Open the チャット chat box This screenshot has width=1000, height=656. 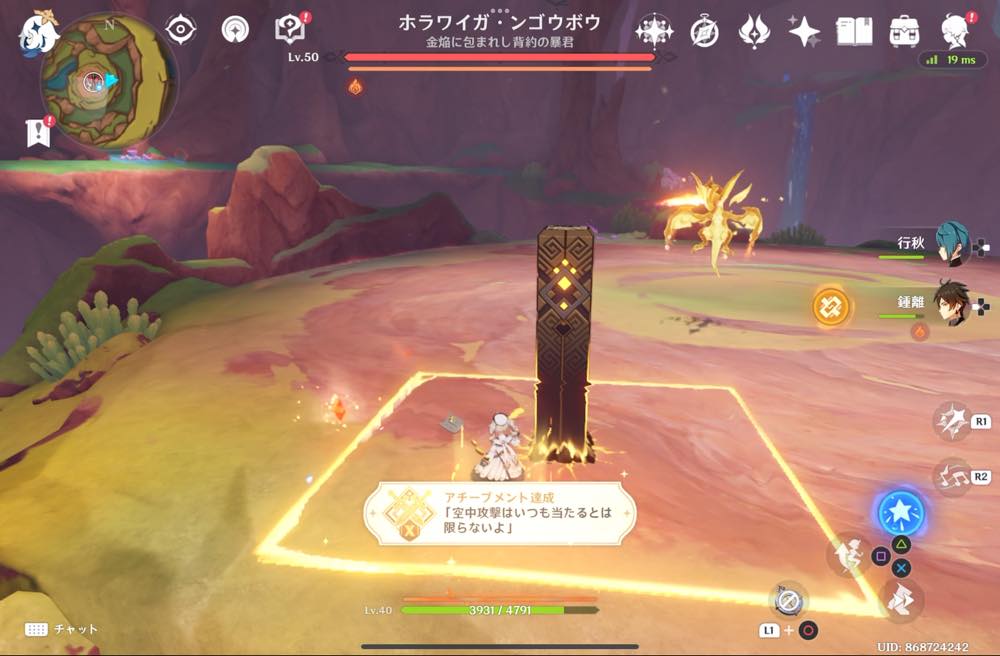click(62, 629)
